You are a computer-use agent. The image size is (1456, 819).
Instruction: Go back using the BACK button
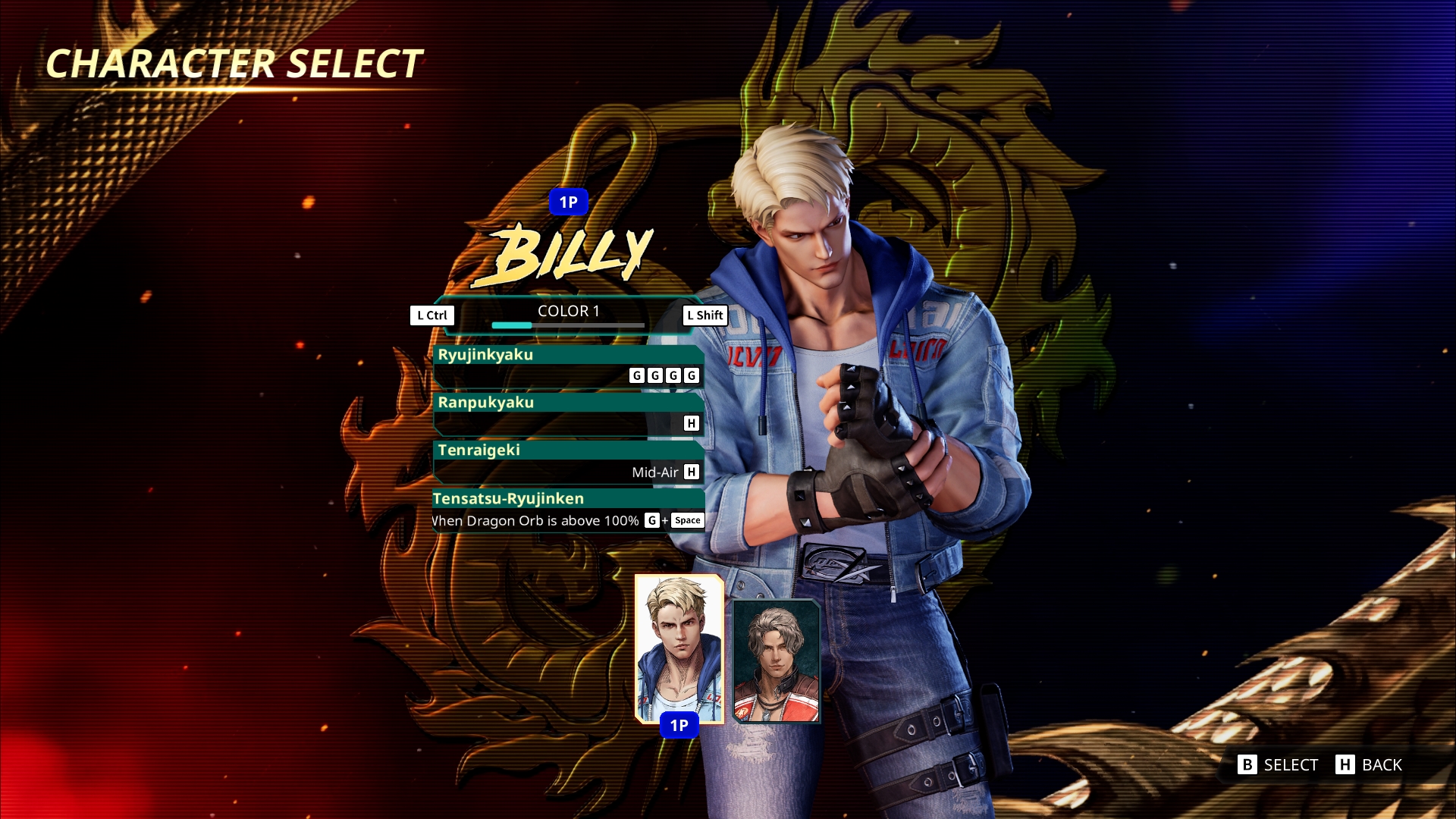pyautogui.click(x=1370, y=764)
